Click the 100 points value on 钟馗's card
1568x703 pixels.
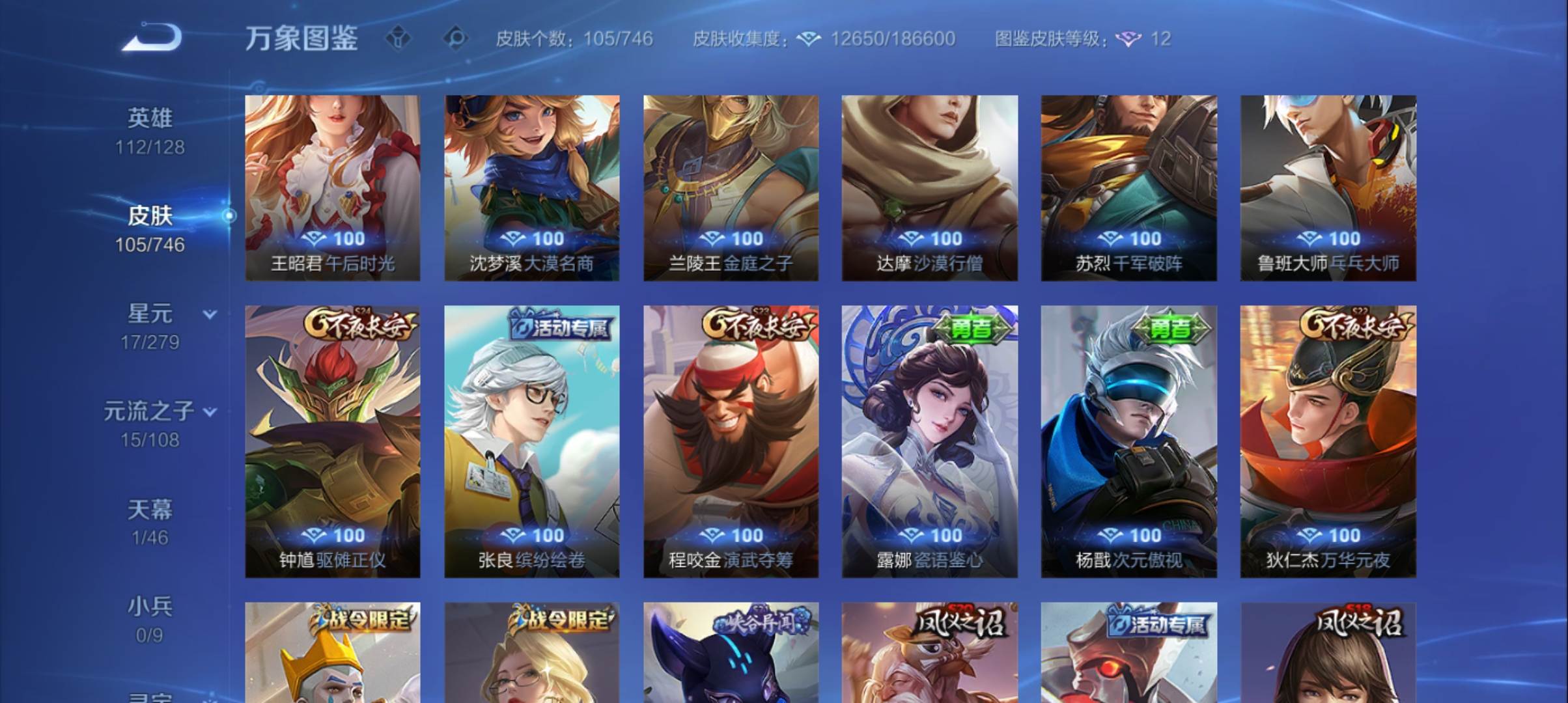click(333, 535)
